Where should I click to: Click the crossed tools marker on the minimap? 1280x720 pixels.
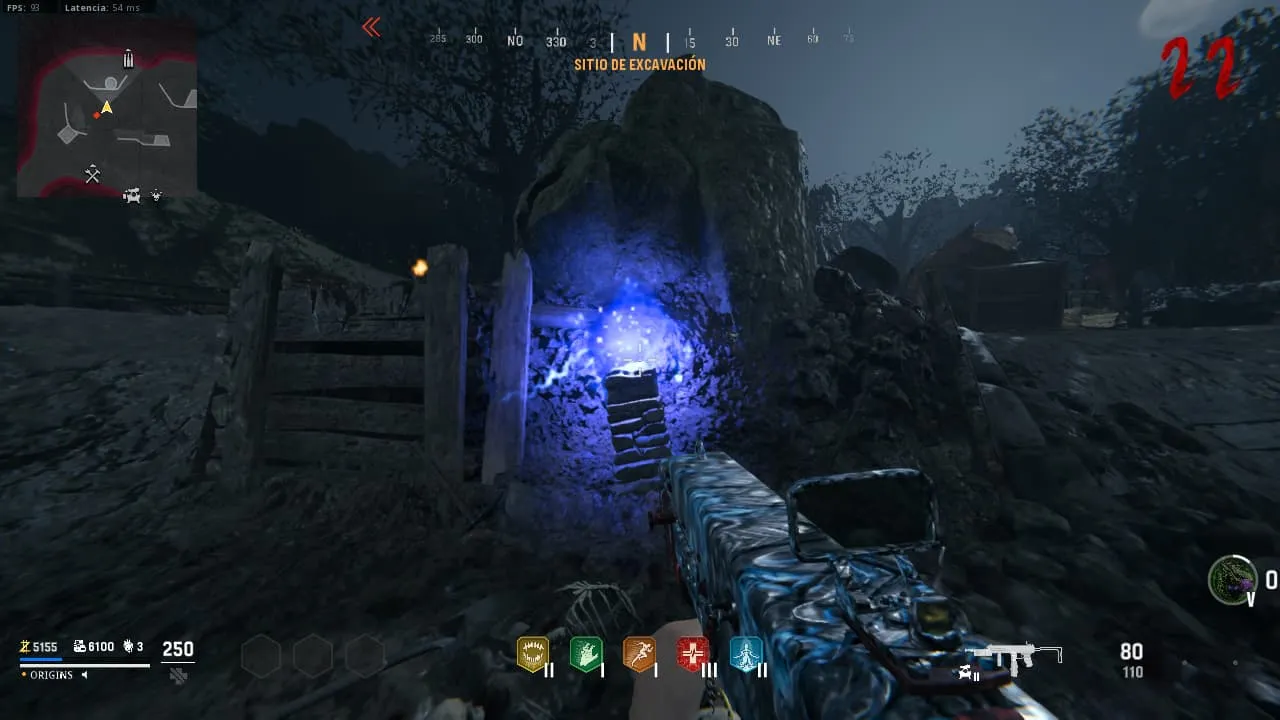pyautogui.click(x=93, y=175)
